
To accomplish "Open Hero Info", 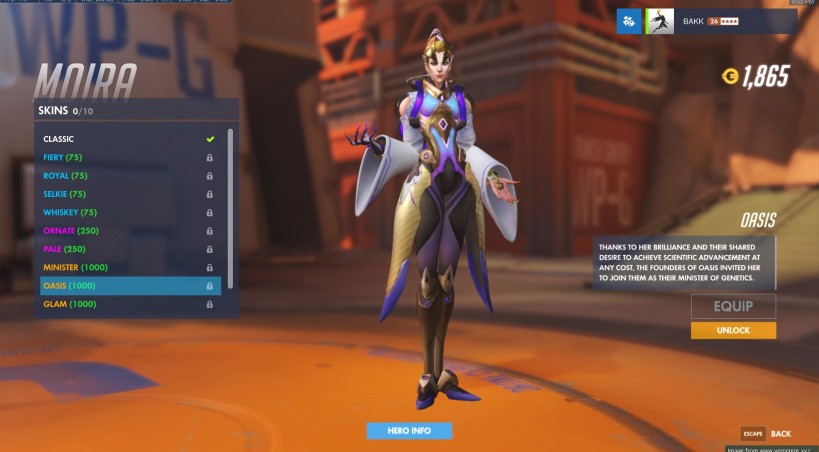I will point(409,431).
